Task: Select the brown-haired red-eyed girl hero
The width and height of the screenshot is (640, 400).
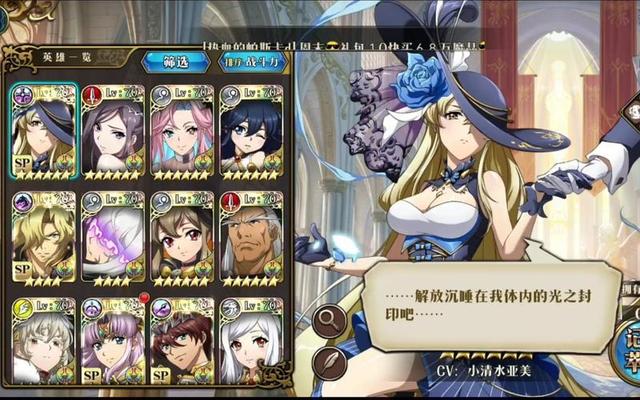Action: click(181, 237)
